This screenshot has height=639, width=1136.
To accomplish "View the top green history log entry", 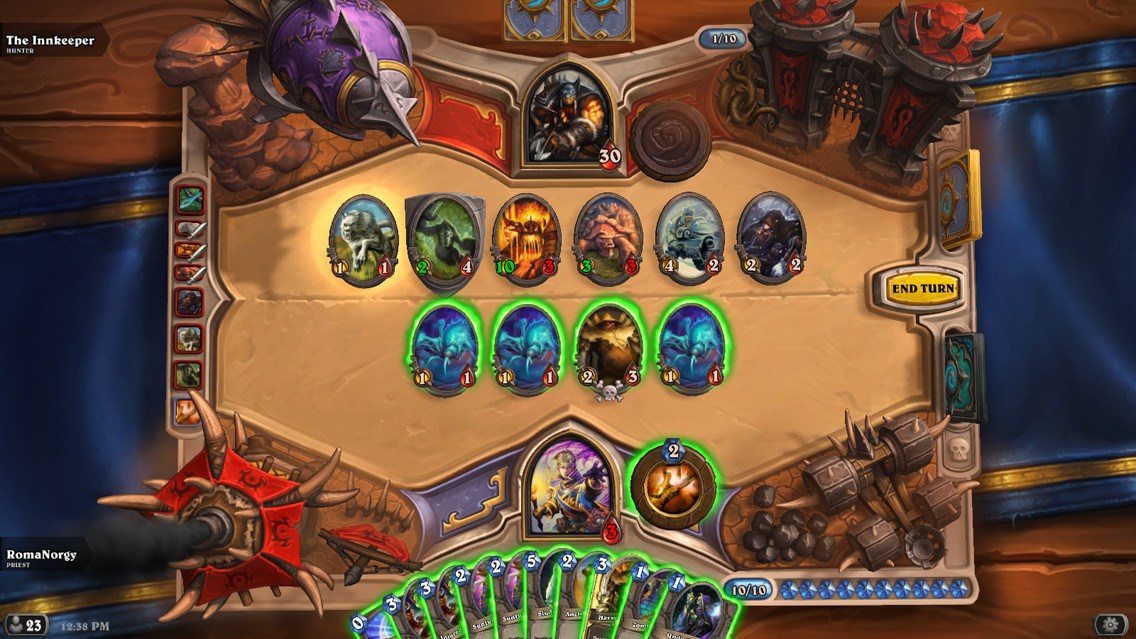I will [189, 199].
